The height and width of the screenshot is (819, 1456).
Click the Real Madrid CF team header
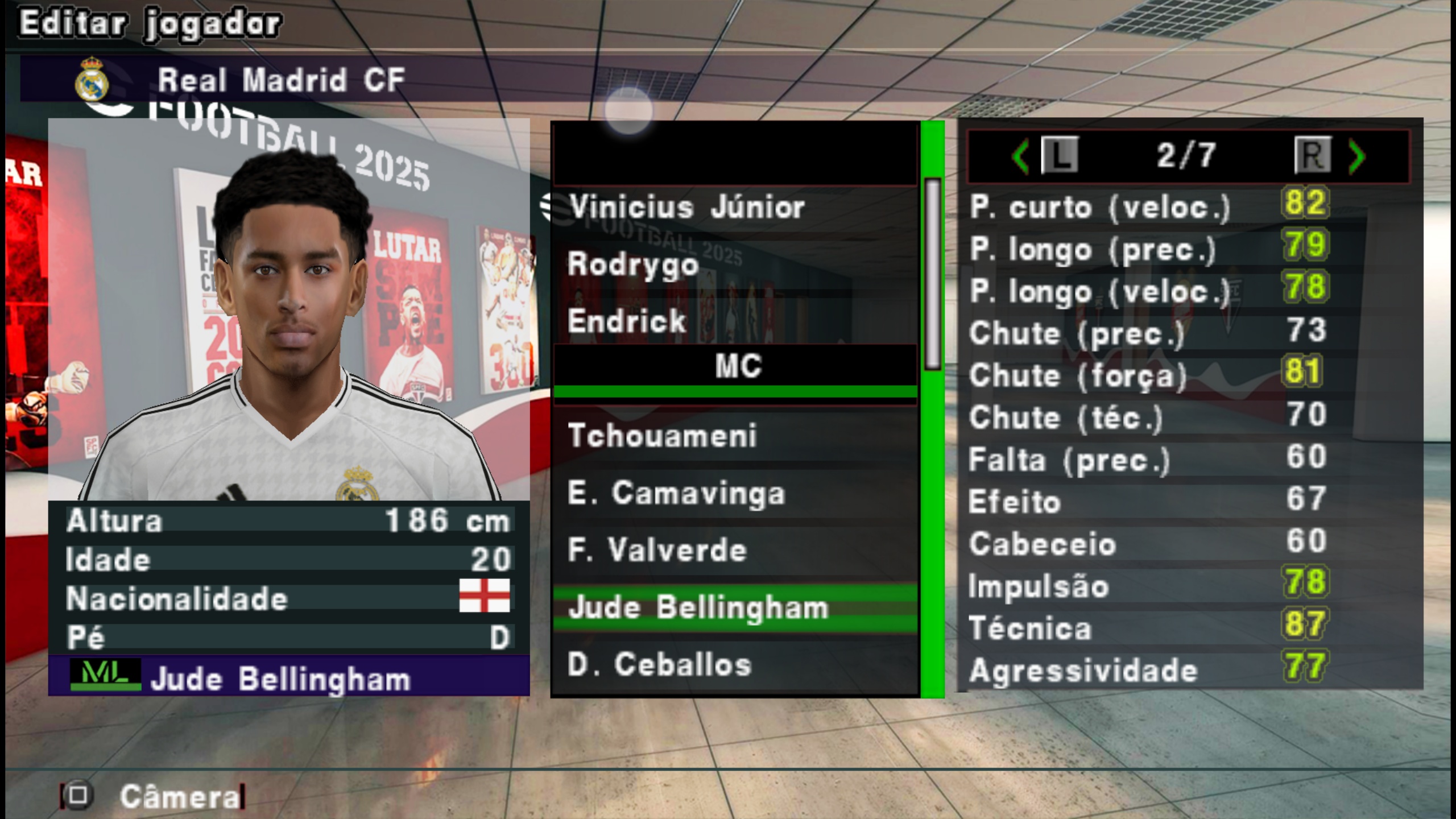point(281,80)
